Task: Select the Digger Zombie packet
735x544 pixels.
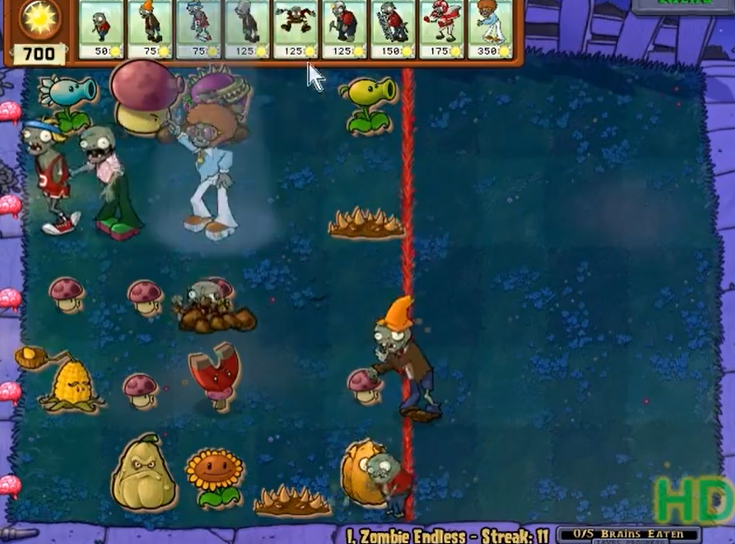Action: 344,29
